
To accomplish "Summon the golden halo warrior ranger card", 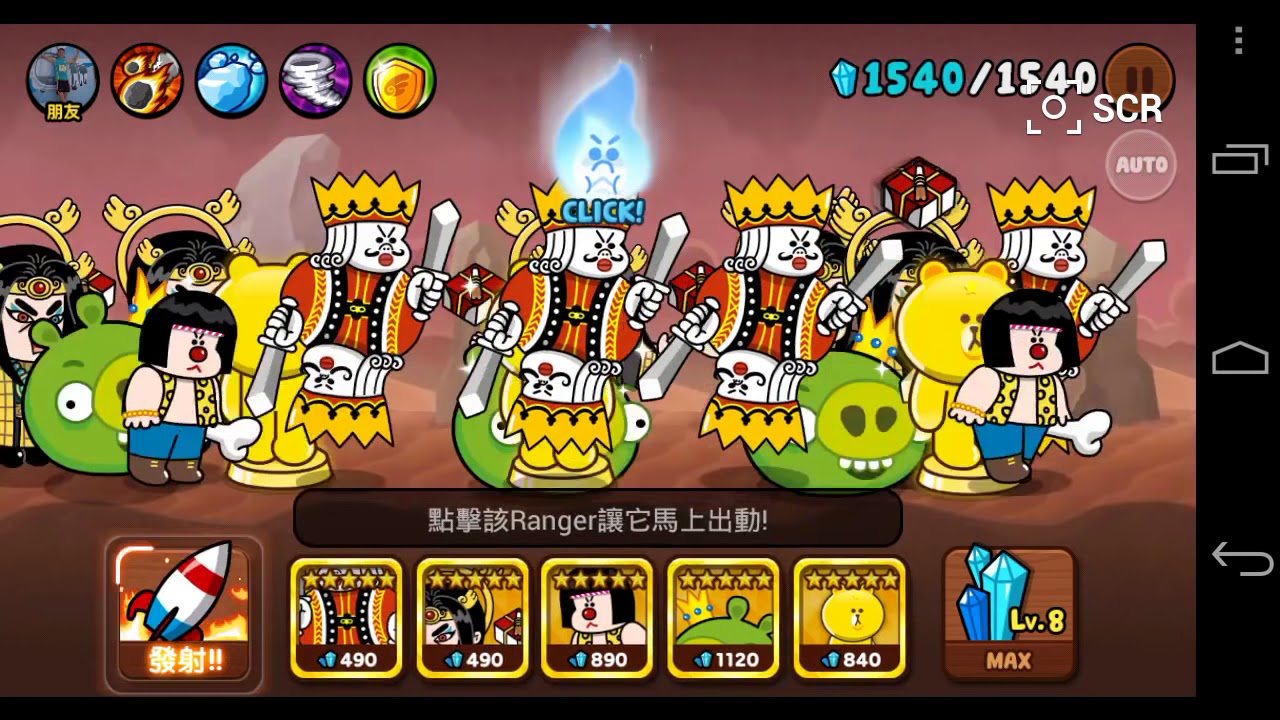I will 472,617.
